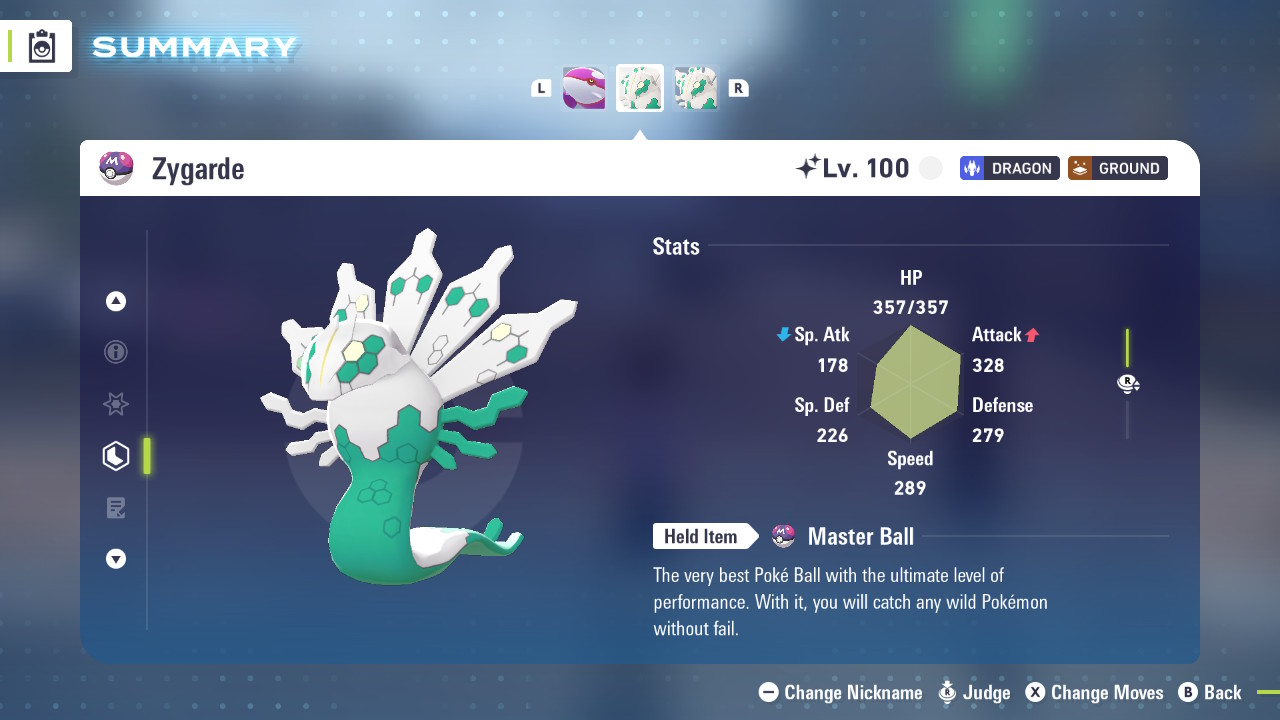Screen dimensions: 1280x720
Task: Open the star-shaped badge page tab
Action: click(116, 404)
